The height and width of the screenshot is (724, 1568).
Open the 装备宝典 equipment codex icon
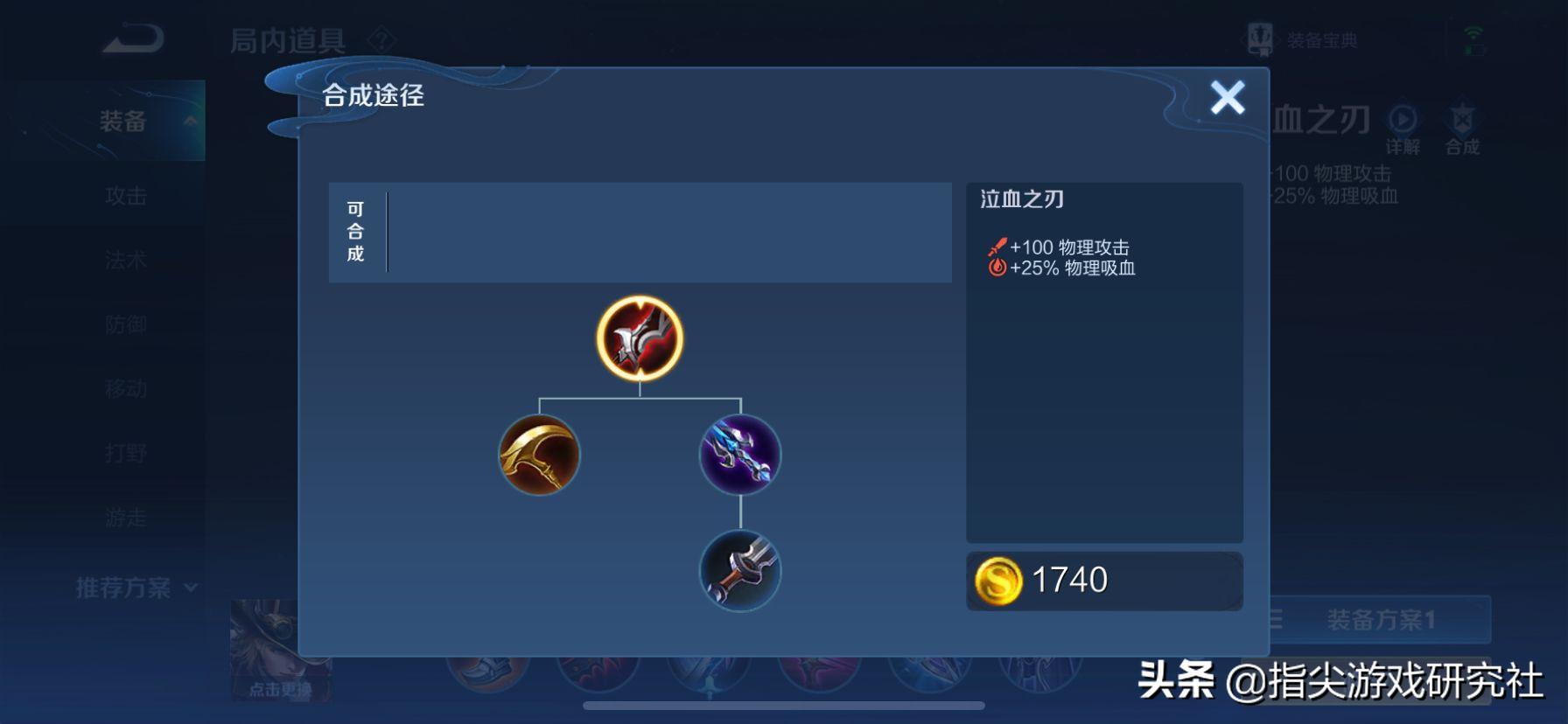[1258, 37]
